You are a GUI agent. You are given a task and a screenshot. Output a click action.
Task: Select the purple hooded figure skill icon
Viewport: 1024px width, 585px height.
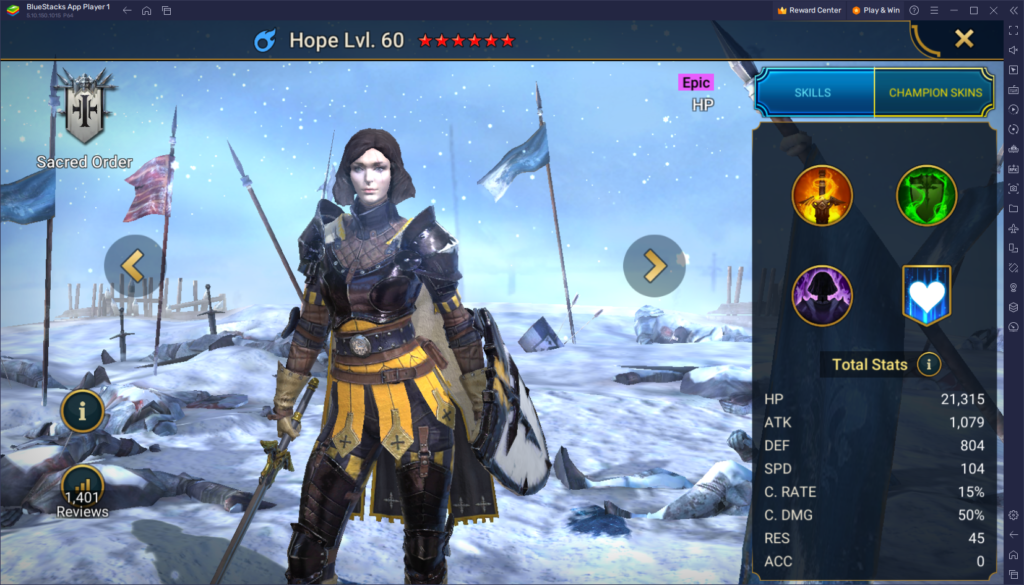[x=822, y=296]
